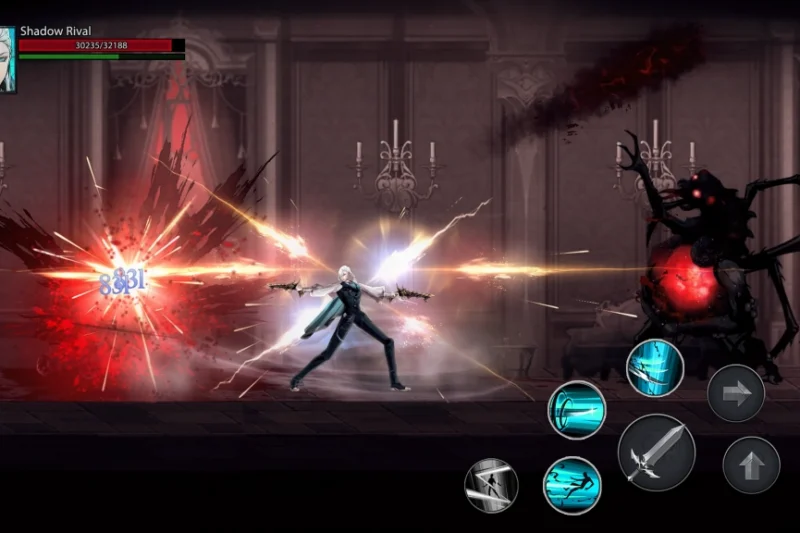
Task: Select the Shadow Rival character portrait
Action: [x=7, y=60]
